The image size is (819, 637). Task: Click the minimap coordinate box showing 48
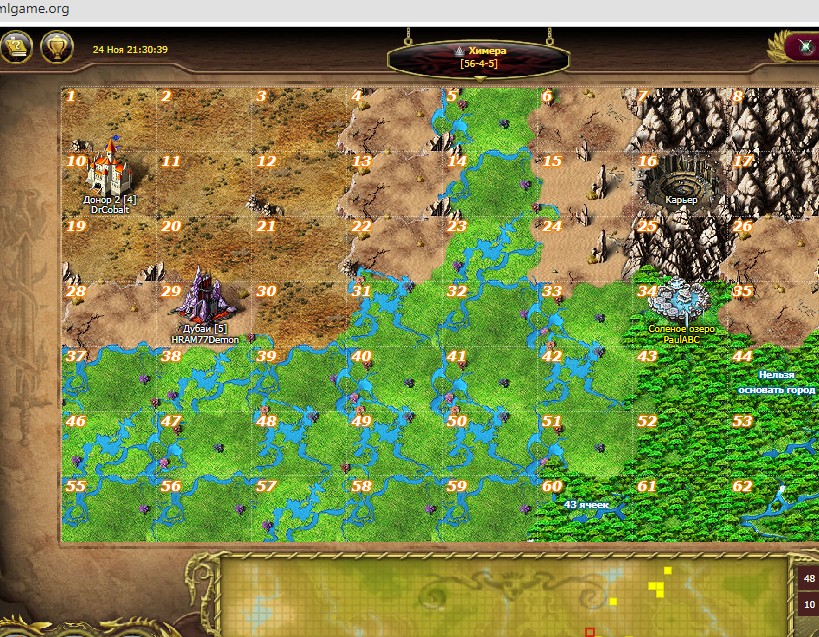(808, 578)
